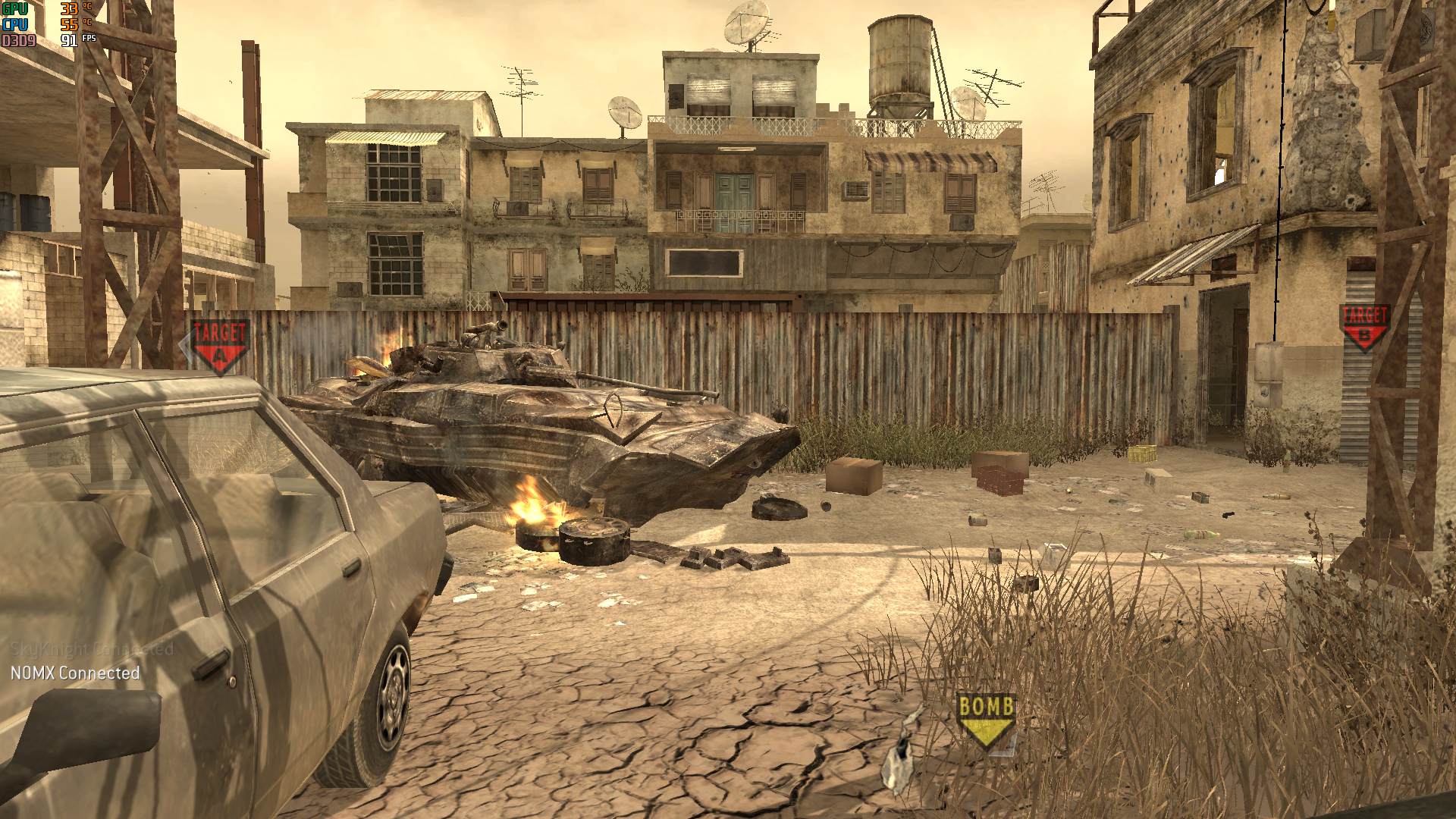Screen dimensions: 1456x819
Task: Select the TARGET A text label
Action: [x=220, y=331]
